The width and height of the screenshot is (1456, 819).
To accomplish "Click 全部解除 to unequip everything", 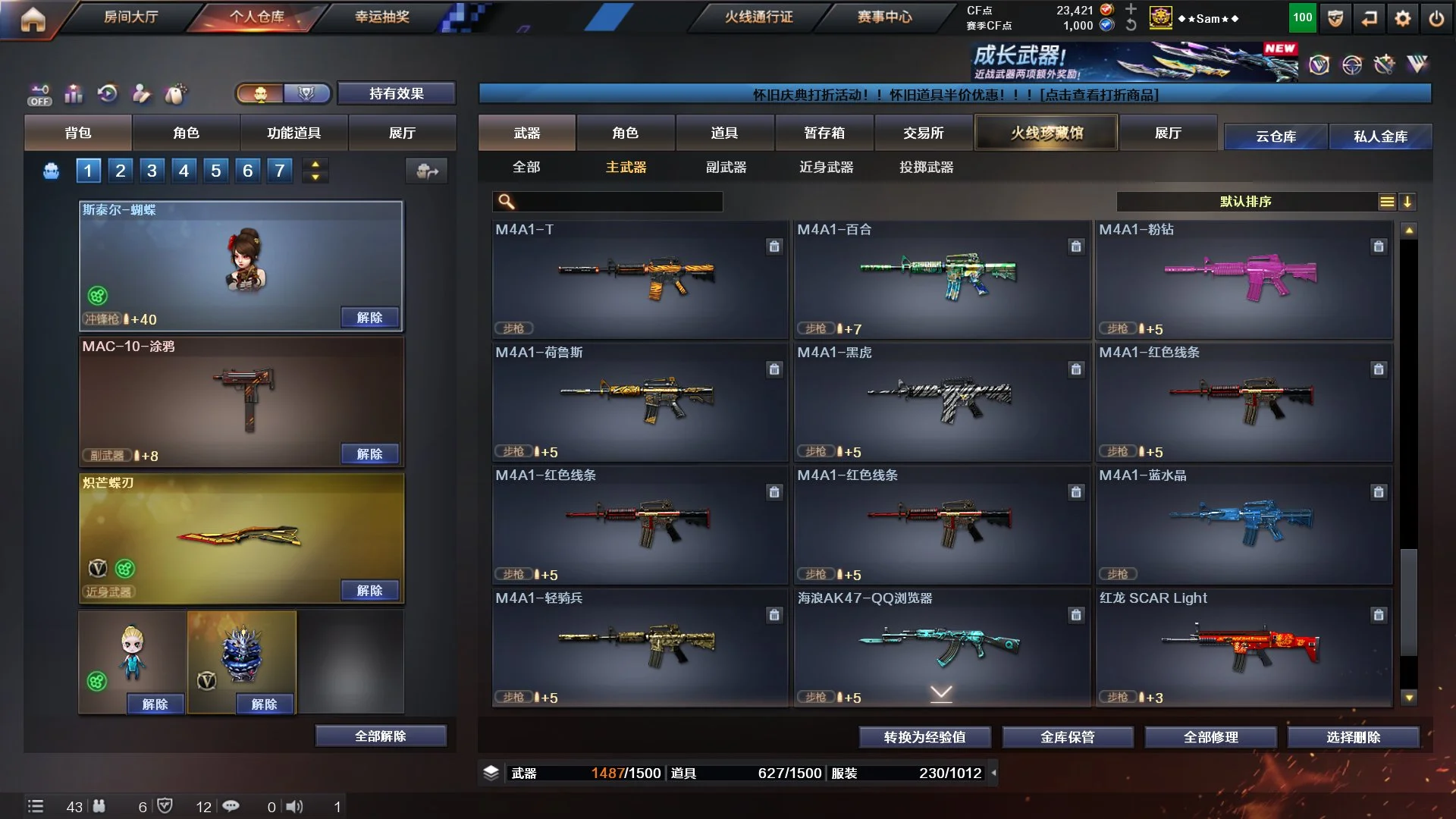I will click(x=380, y=736).
